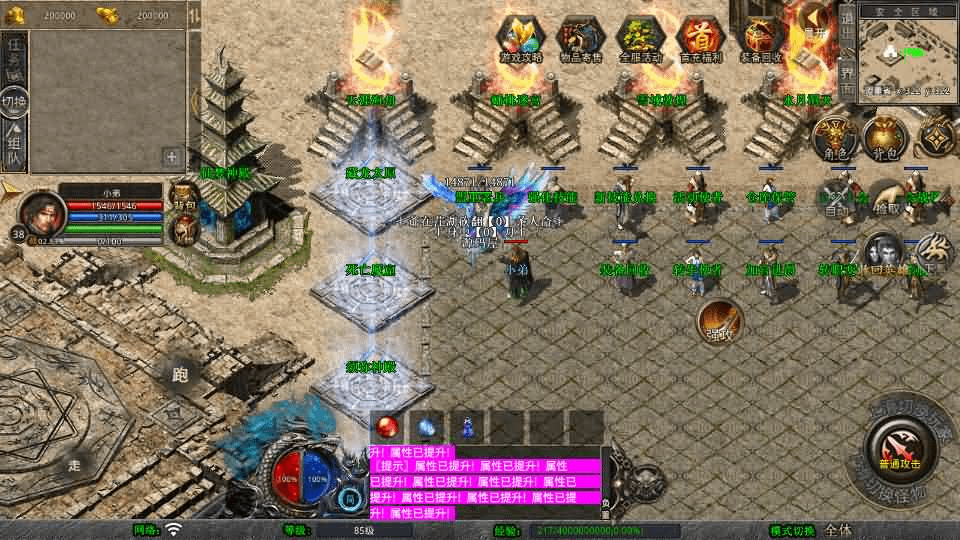Viewport: 960px width, 540px height.
Task: Click the plus button in the quest panel
Action: (172, 156)
